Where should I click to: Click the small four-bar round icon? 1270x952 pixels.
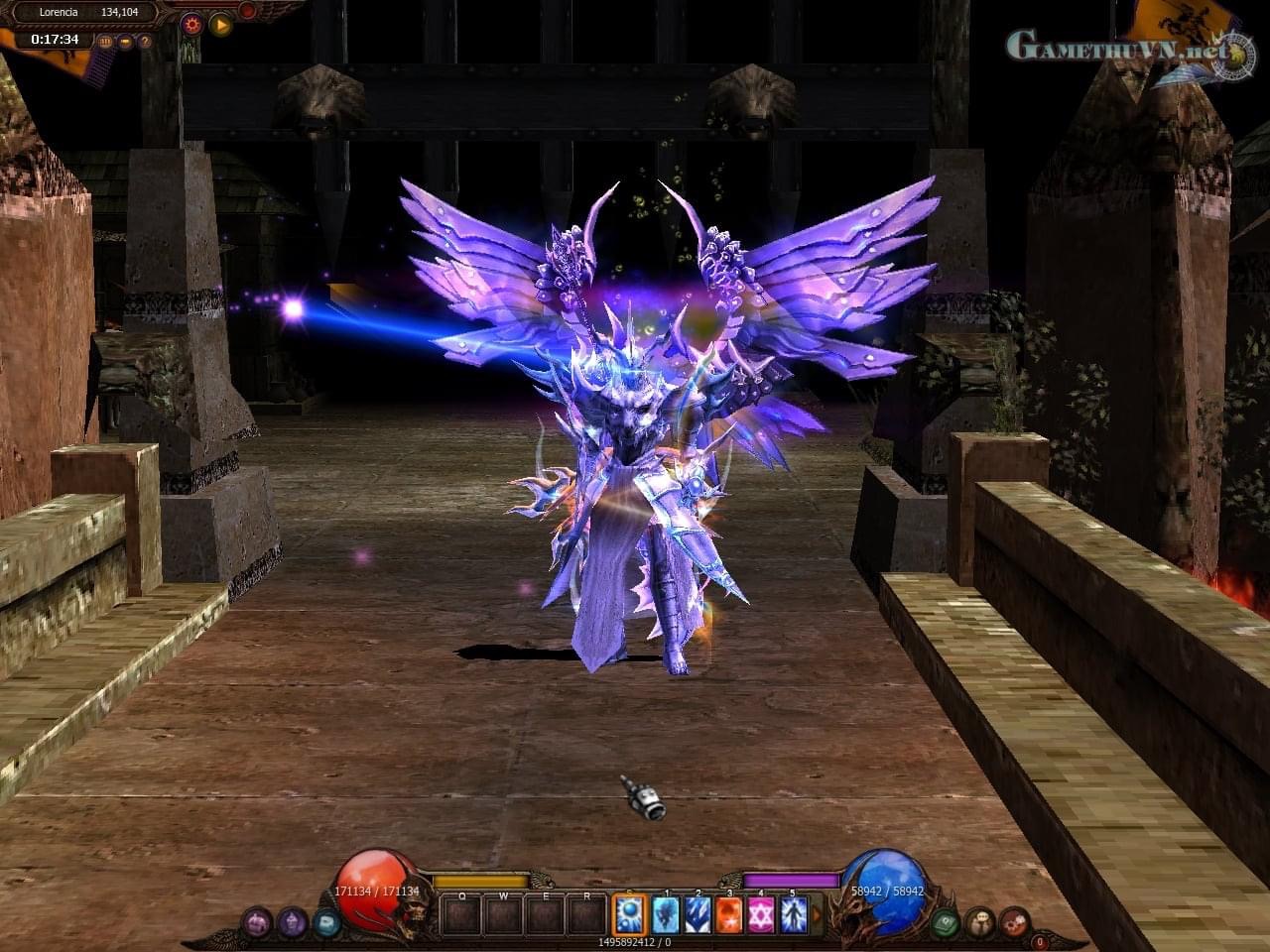(x=105, y=42)
